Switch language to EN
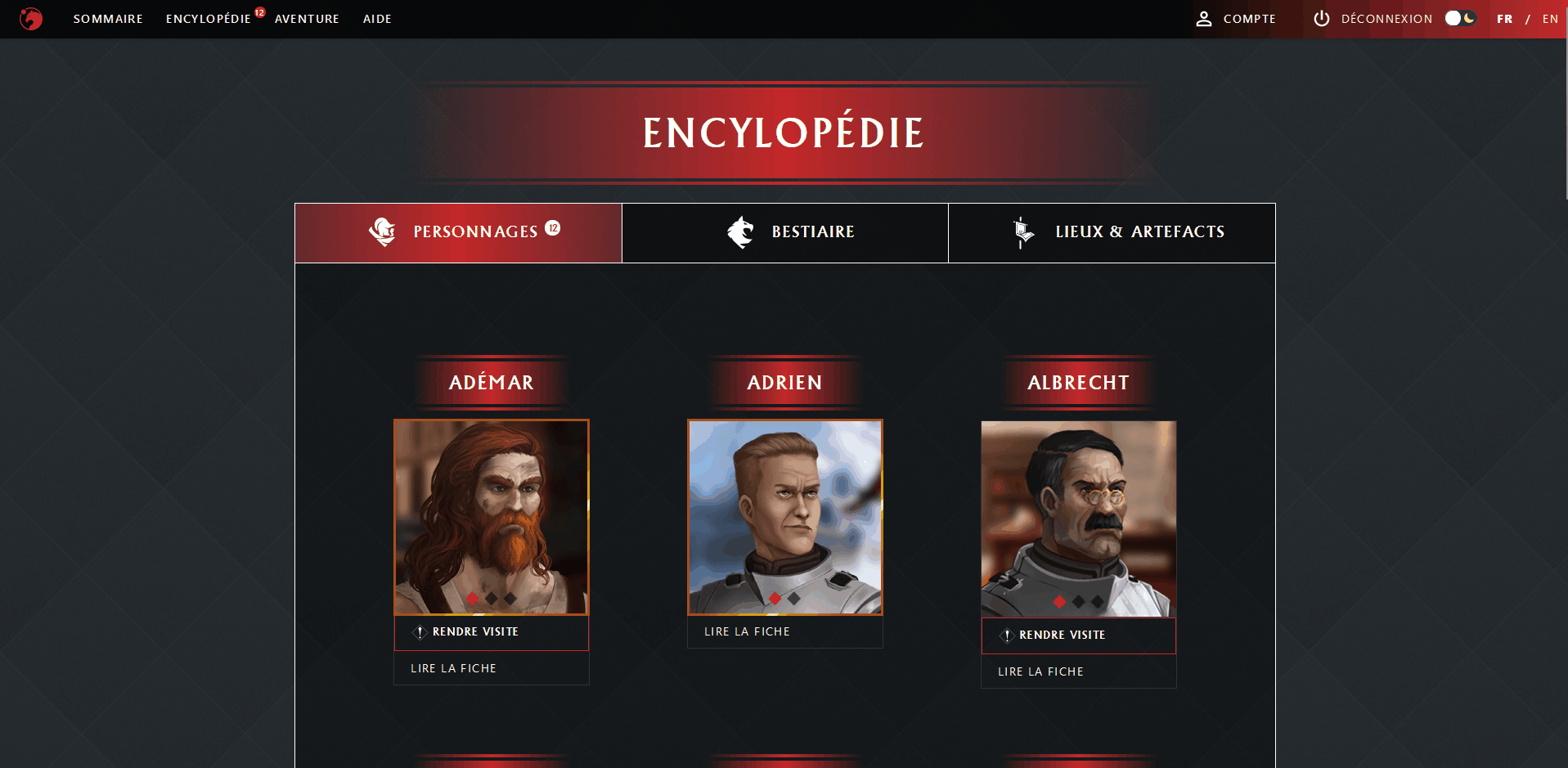The width and height of the screenshot is (1568, 768). [1550, 19]
